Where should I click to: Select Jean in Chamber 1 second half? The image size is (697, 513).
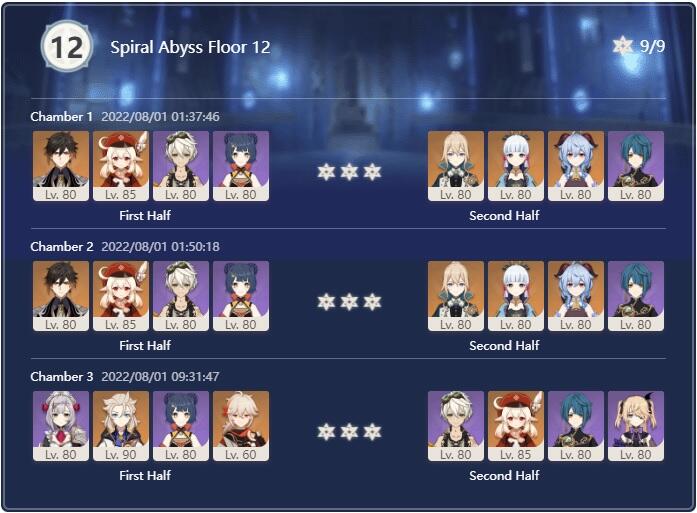point(456,164)
